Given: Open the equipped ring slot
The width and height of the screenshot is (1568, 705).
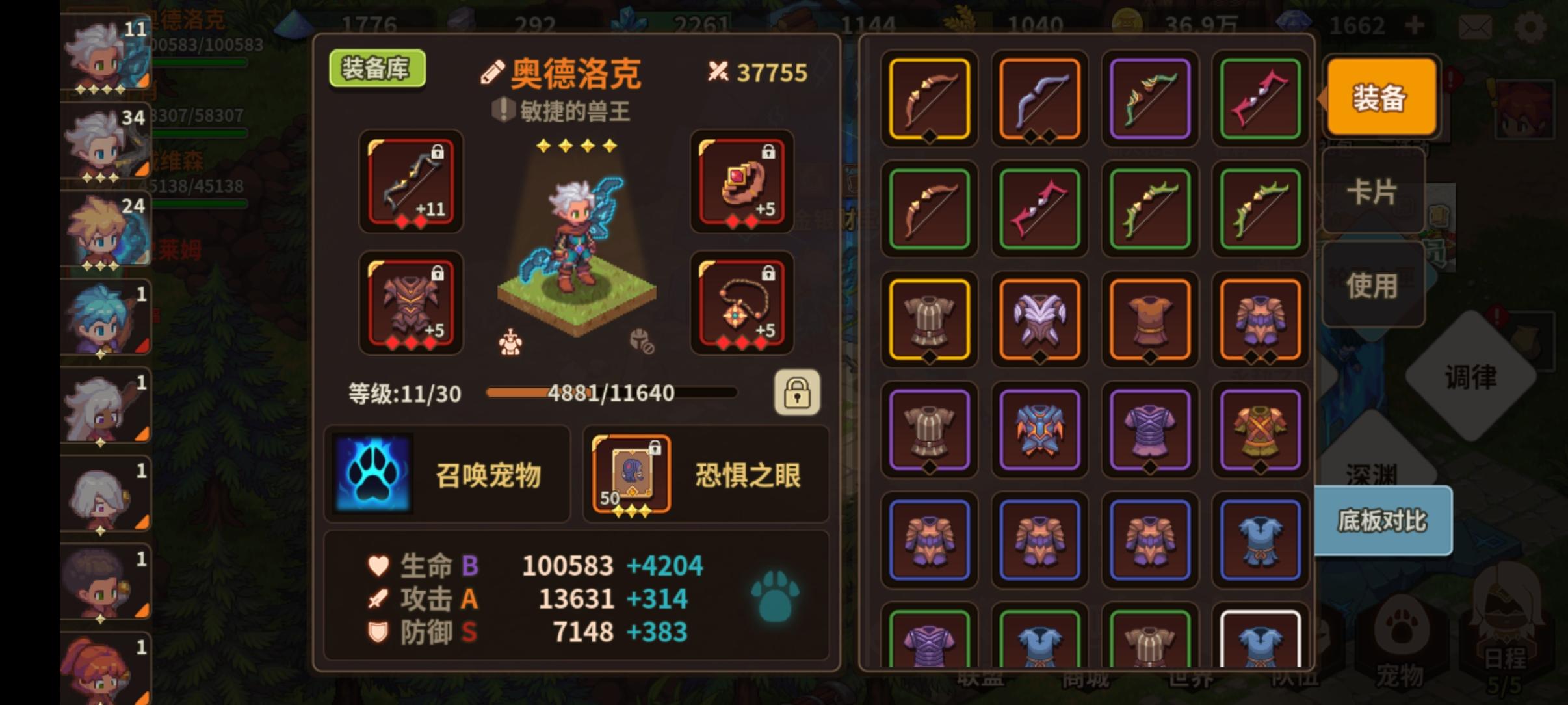Looking at the screenshot, I should [x=741, y=183].
